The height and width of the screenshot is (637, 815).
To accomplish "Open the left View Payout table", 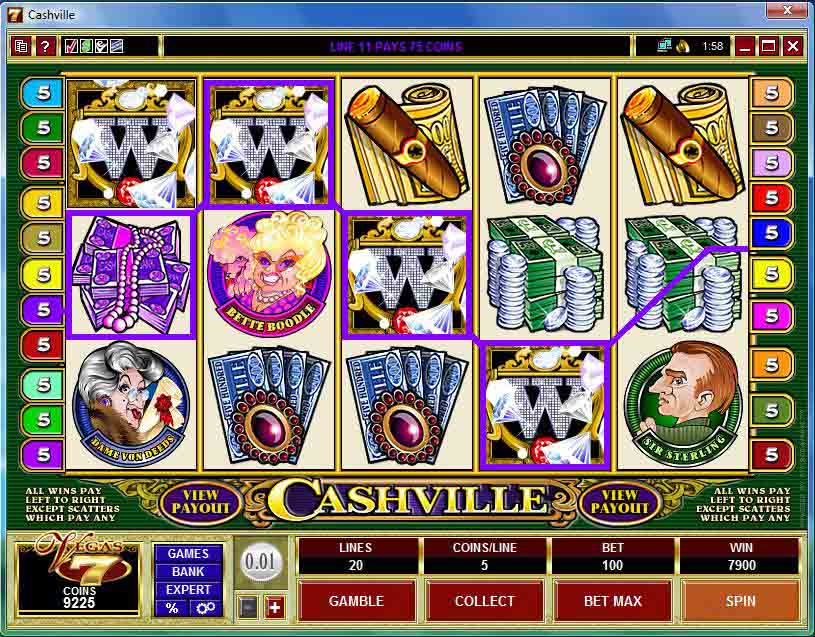I will click(200, 501).
